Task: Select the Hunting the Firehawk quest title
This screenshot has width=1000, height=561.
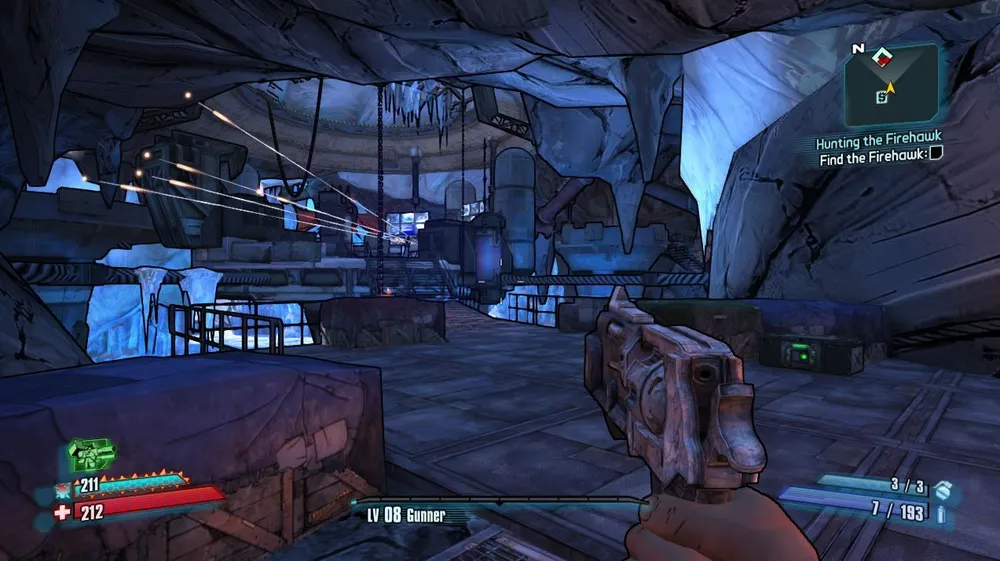Action: pos(878,137)
